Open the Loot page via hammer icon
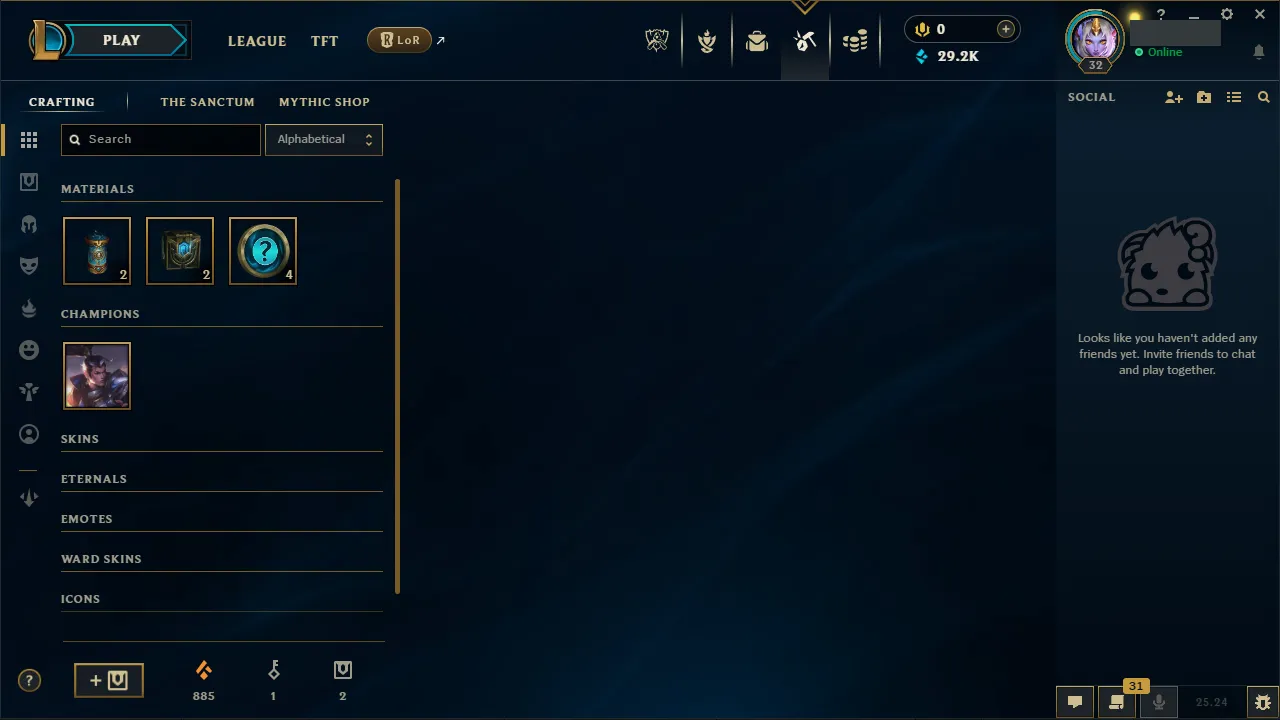The height and width of the screenshot is (720, 1280). pyautogui.click(x=805, y=40)
